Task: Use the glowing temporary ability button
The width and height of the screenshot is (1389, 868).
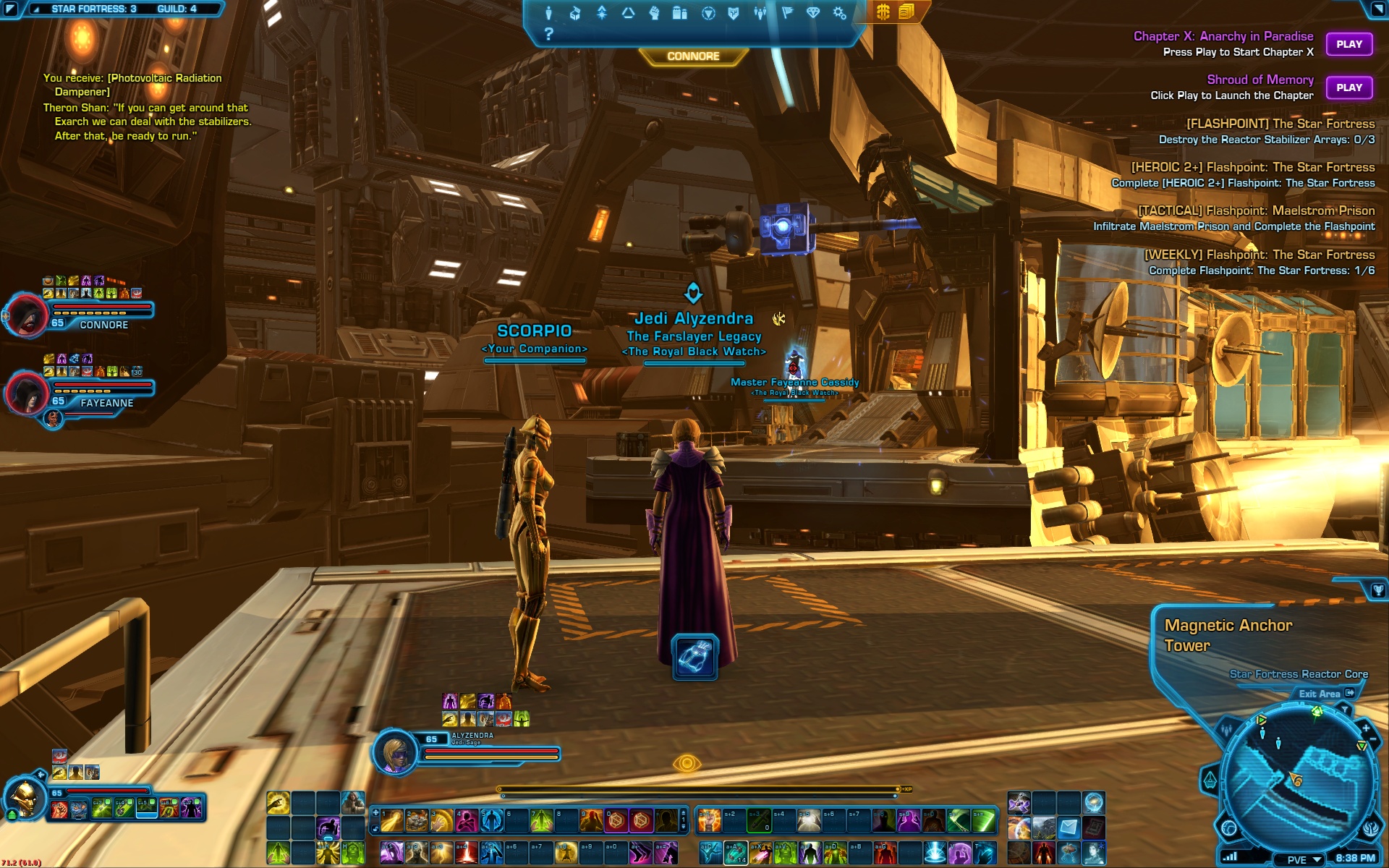Action: coord(694,657)
